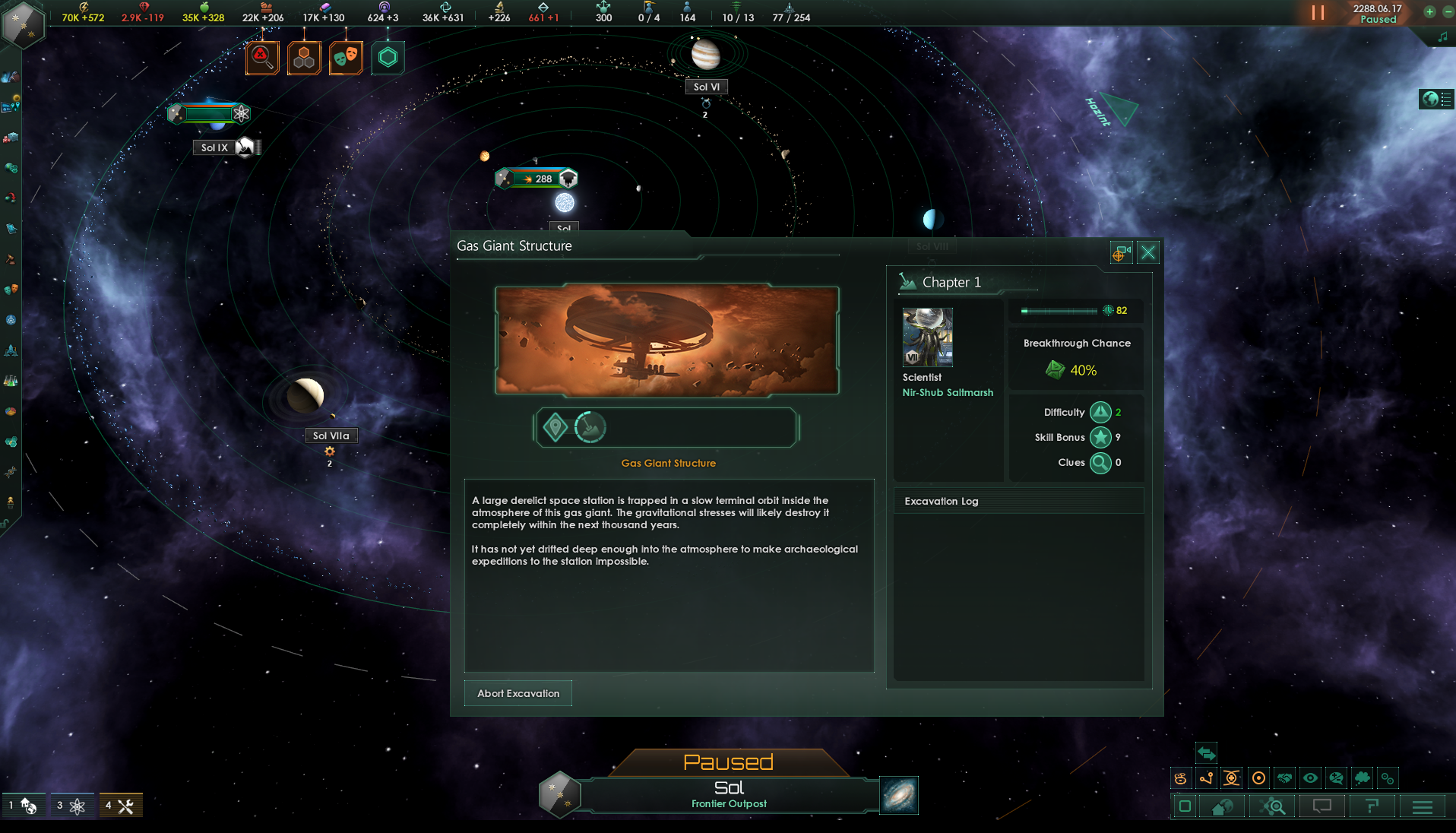Return to capital with home icon
Image resolution: width=1456 pixels, height=833 pixels.
coord(1223,808)
